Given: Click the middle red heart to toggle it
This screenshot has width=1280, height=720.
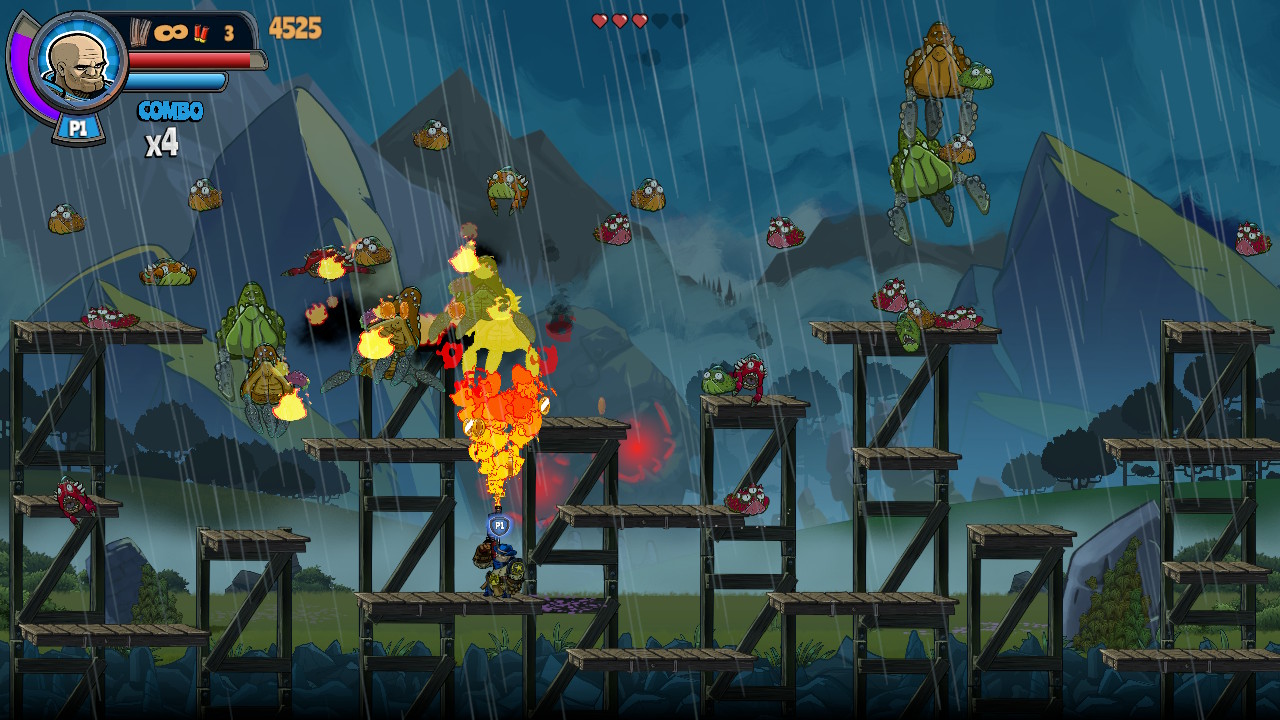Looking at the screenshot, I should click(620, 18).
